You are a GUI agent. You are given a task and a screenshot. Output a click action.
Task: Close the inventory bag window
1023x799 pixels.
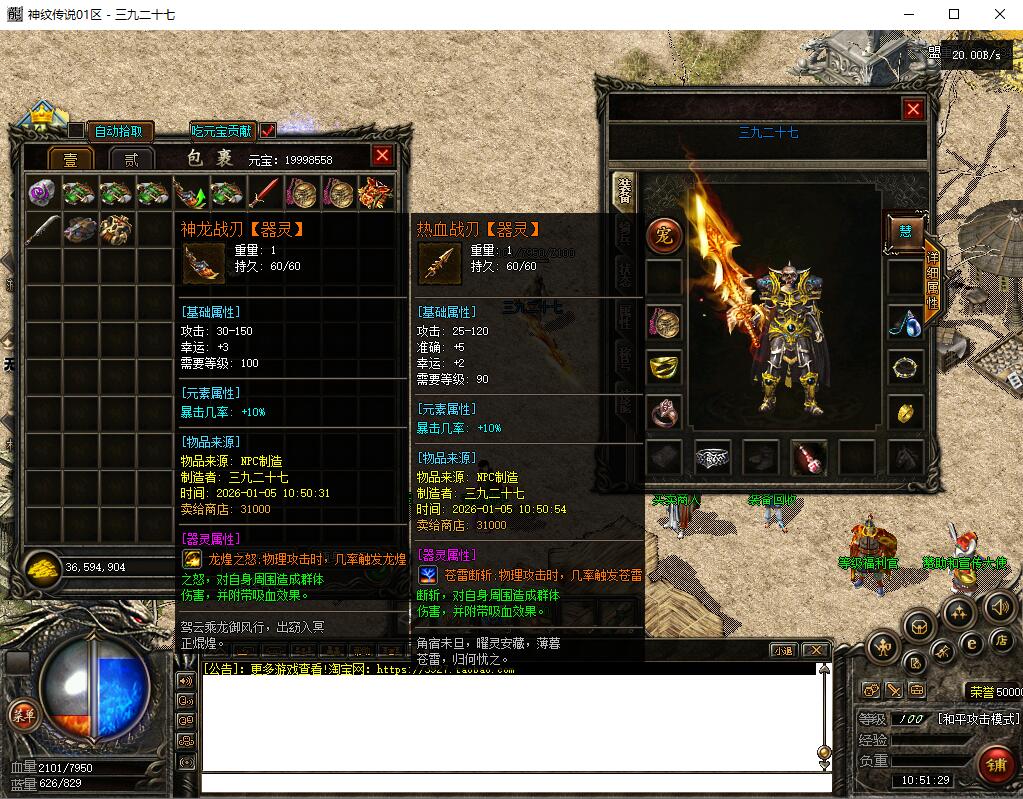point(382,156)
